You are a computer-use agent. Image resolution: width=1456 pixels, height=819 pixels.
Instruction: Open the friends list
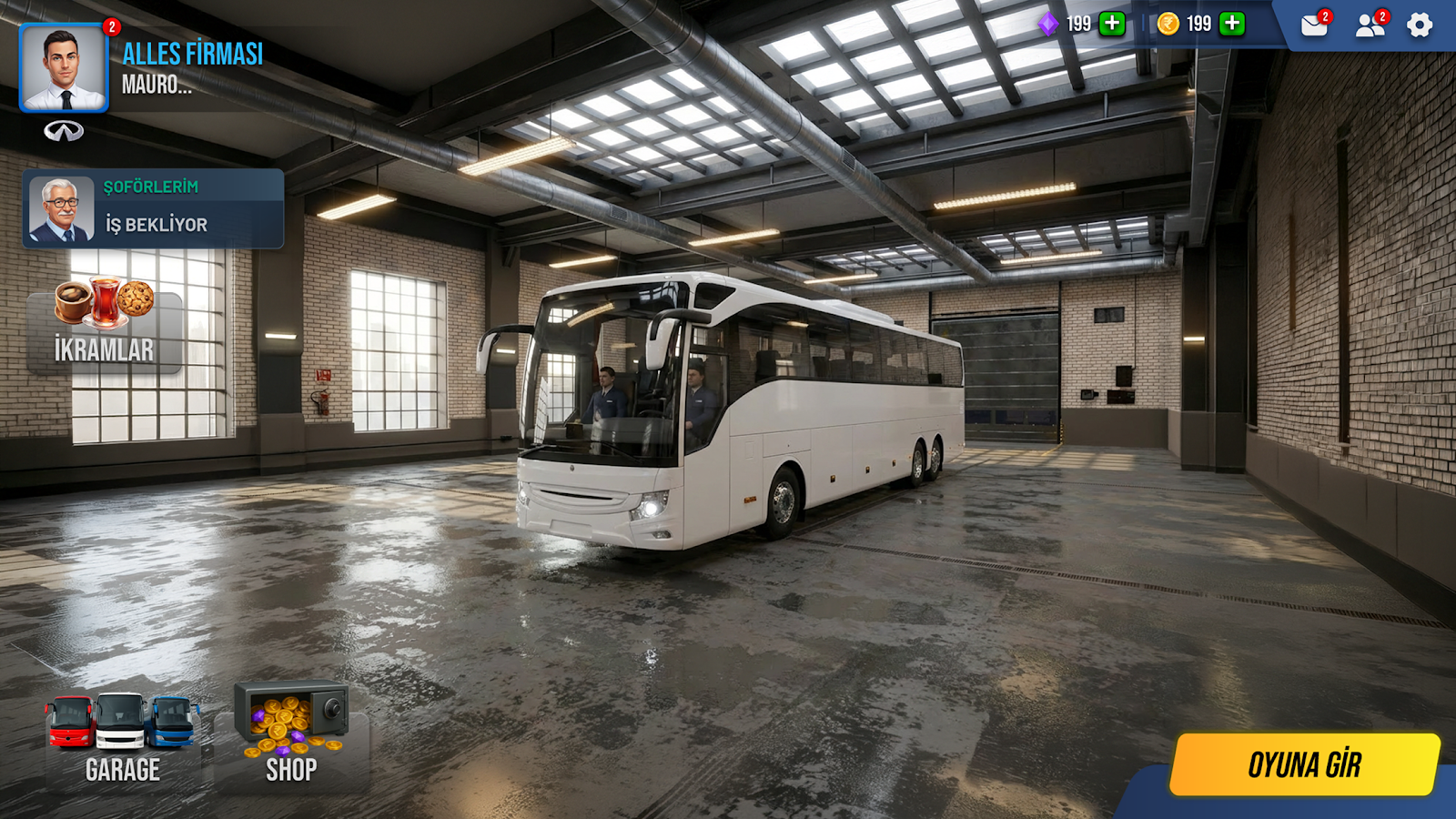click(1370, 25)
